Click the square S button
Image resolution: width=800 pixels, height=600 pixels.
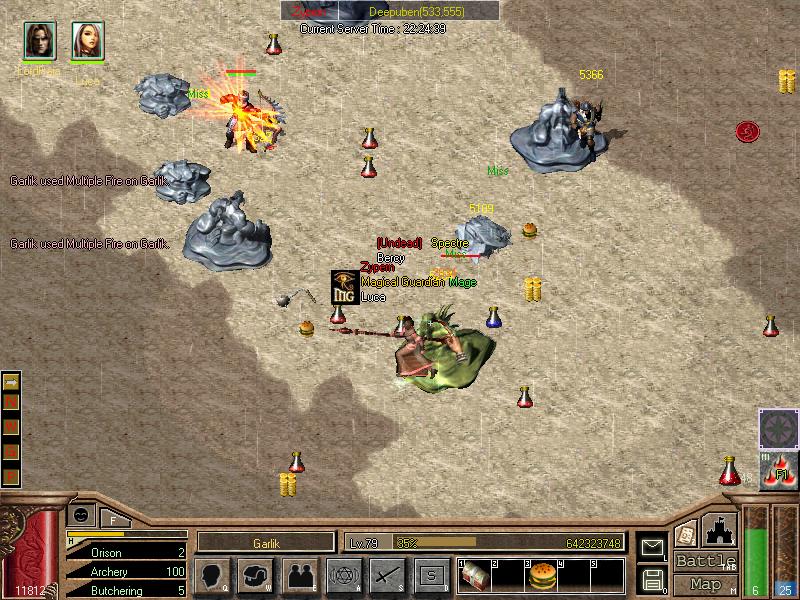[x=431, y=575]
